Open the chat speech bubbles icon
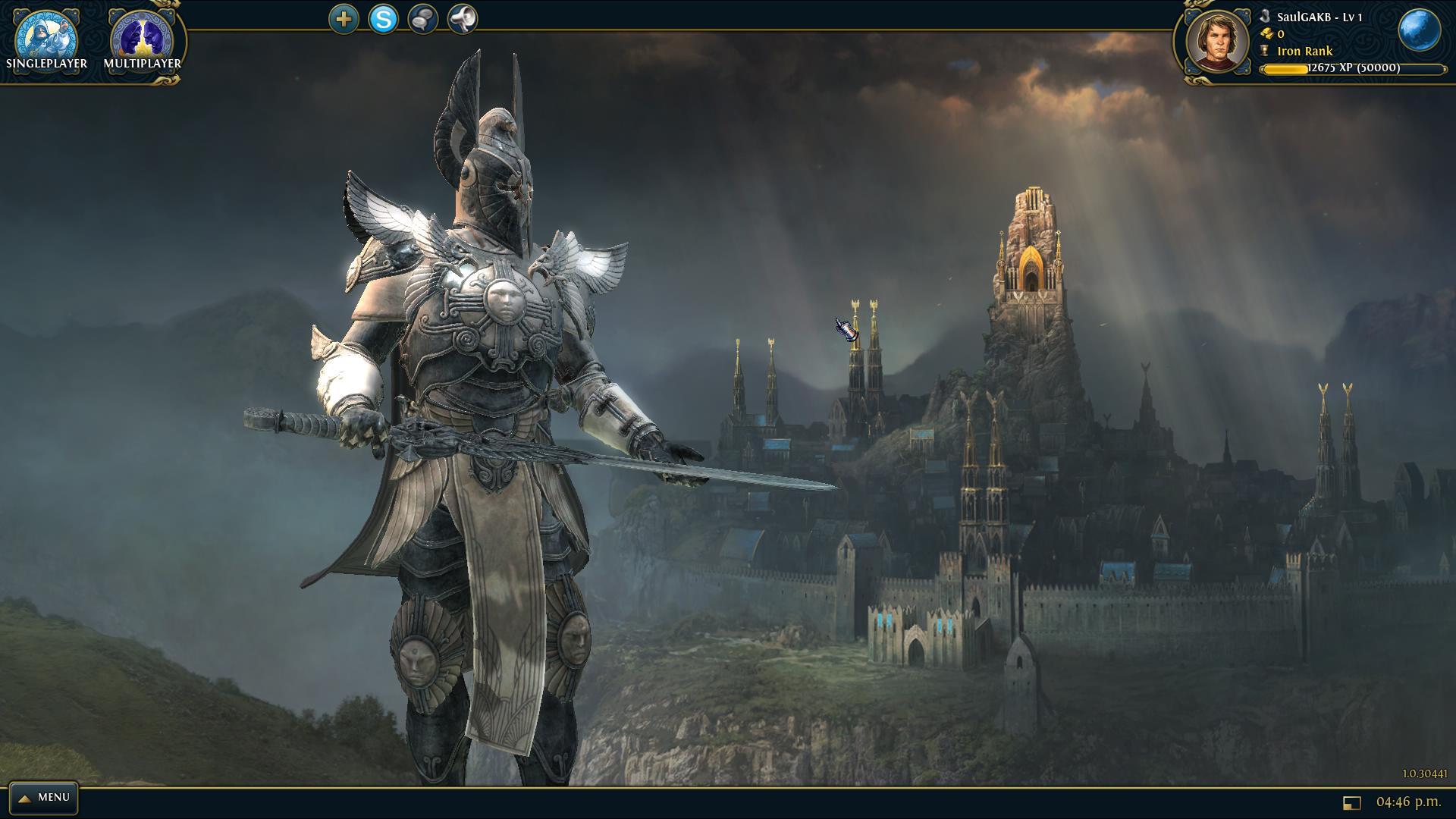 (x=422, y=19)
